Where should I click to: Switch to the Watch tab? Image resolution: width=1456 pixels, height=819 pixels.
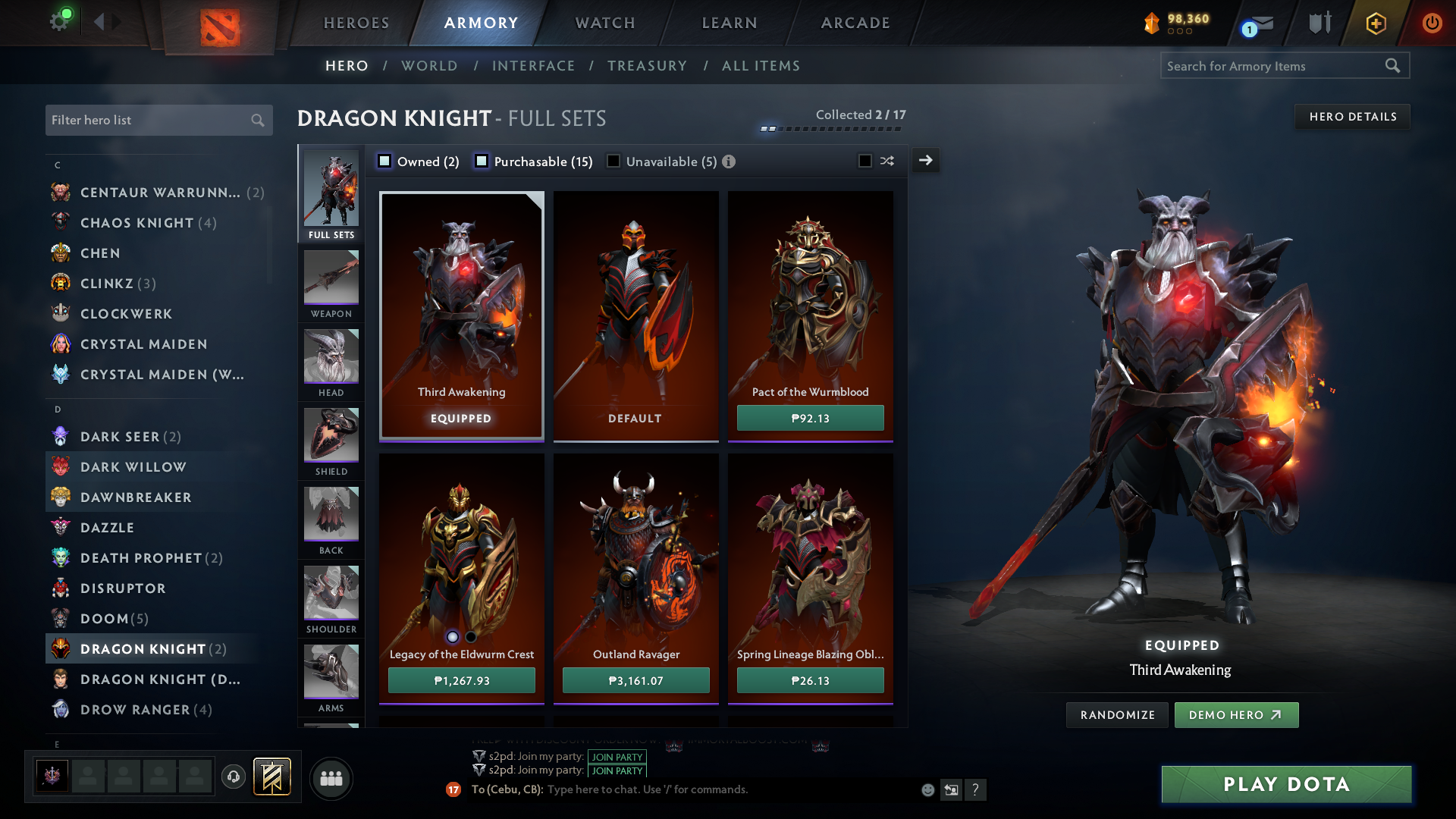coord(605,23)
